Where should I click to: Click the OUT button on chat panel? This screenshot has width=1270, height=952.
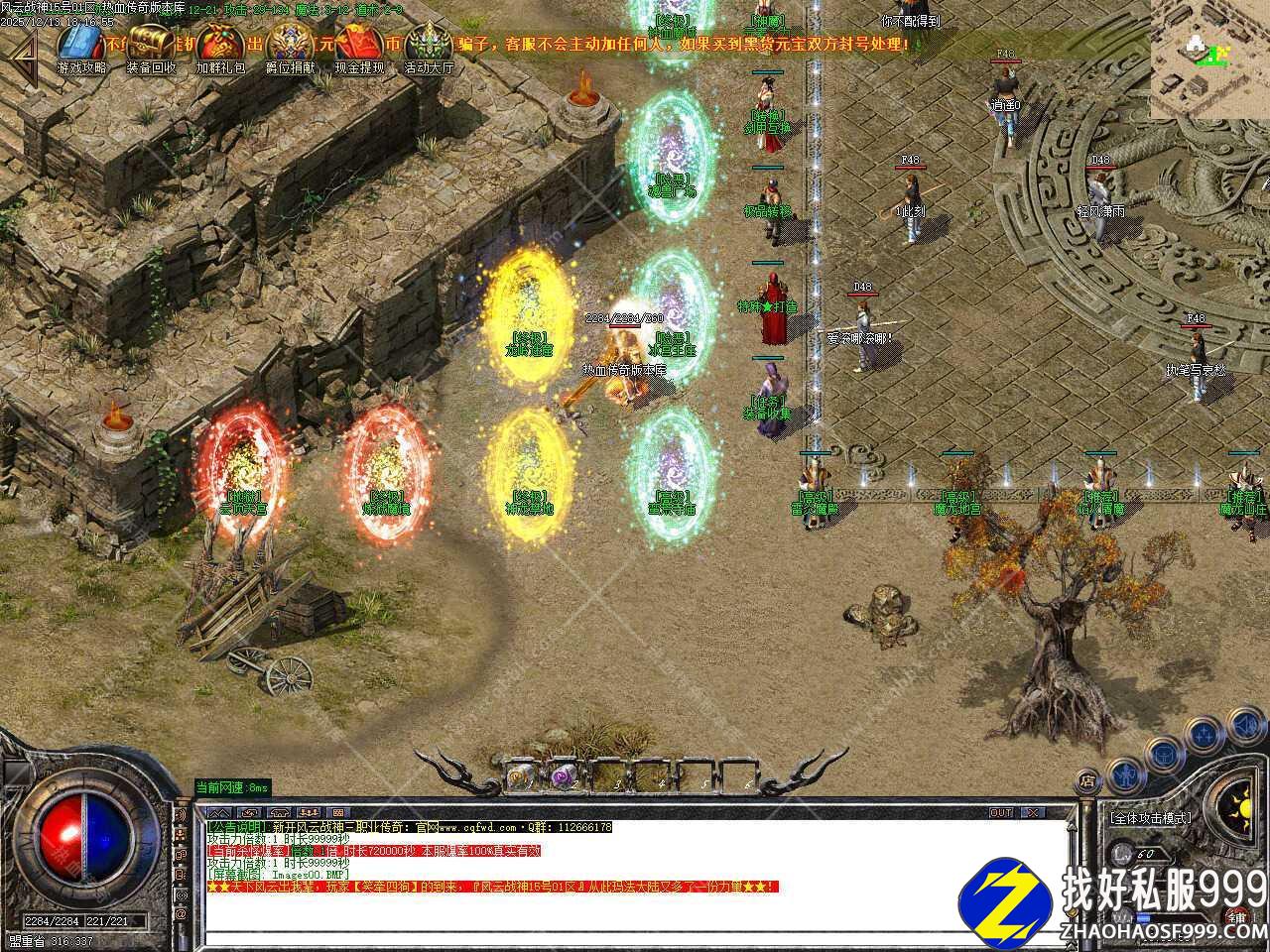coord(1001,813)
